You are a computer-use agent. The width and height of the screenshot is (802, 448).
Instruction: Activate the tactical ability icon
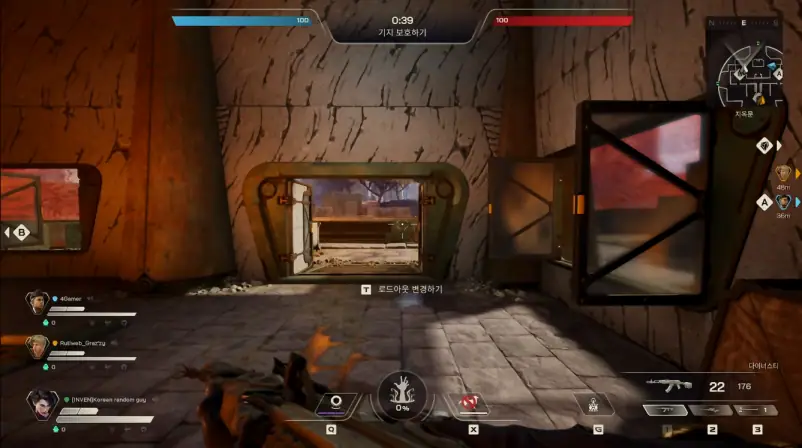click(x=336, y=403)
